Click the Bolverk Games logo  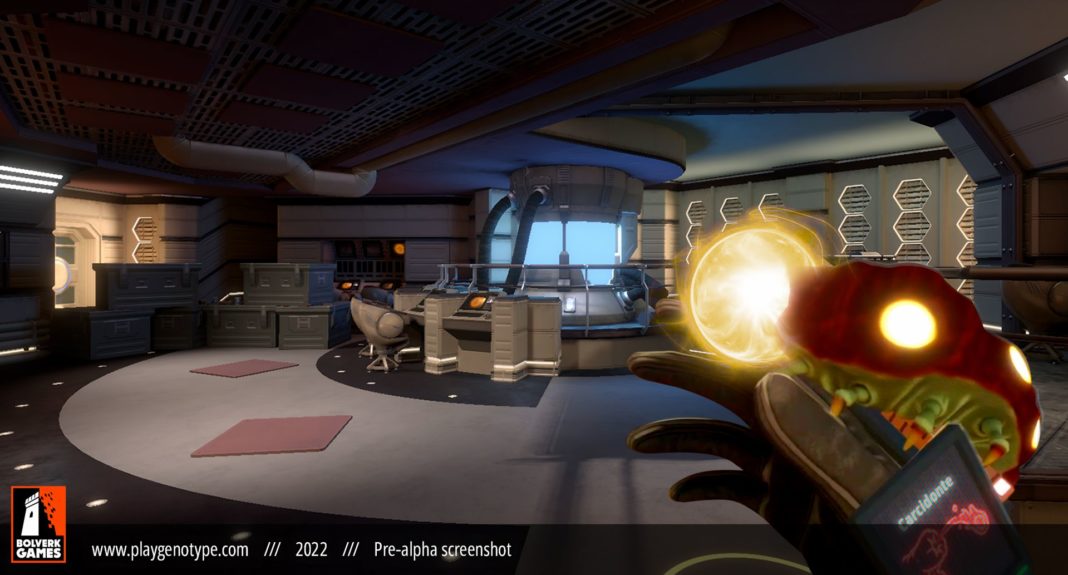[38, 524]
